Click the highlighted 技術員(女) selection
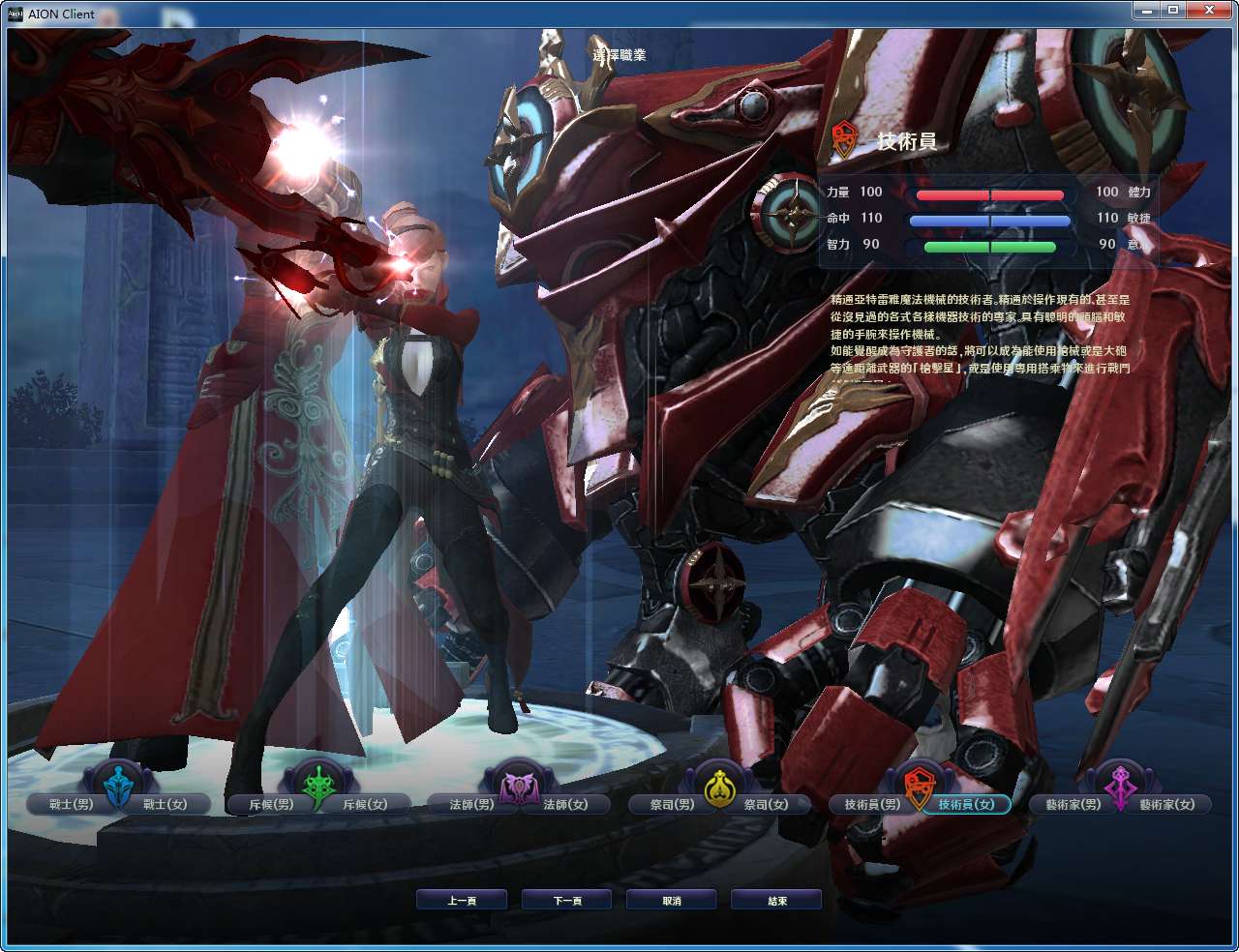Screen dimensions: 1239x952 tap(967, 803)
